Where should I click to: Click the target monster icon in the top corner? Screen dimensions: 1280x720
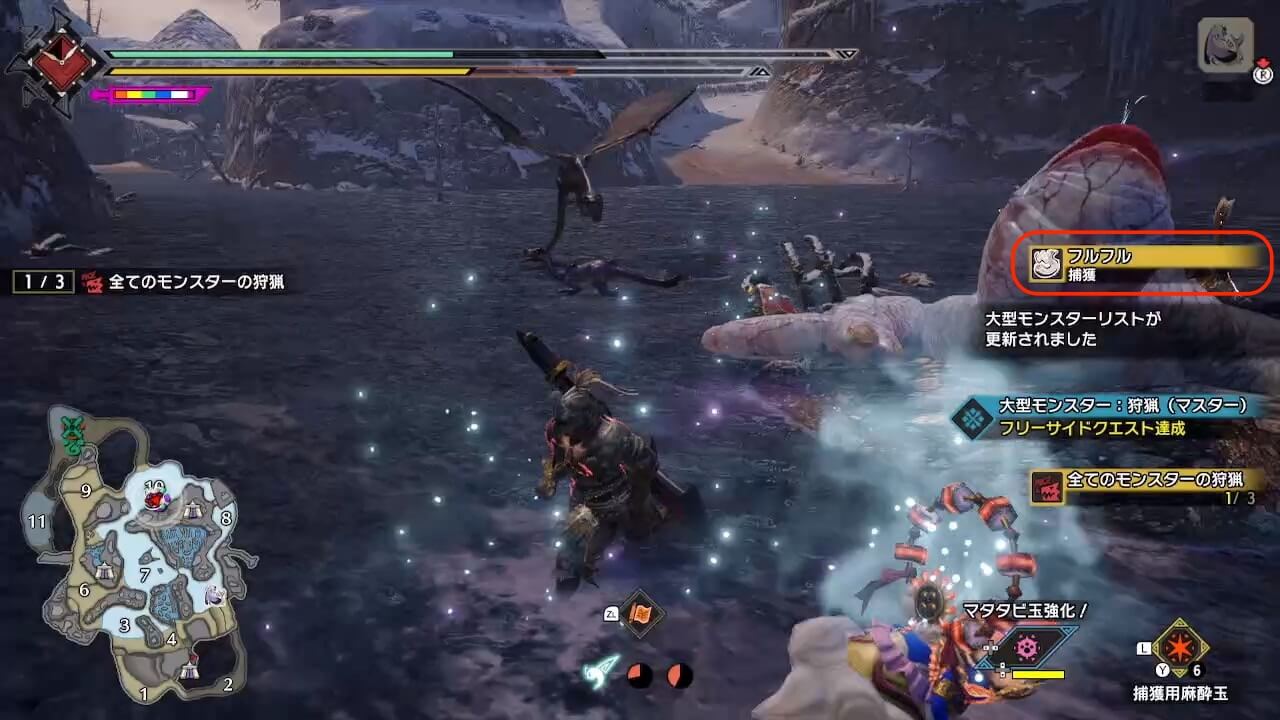tap(1225, 46)
